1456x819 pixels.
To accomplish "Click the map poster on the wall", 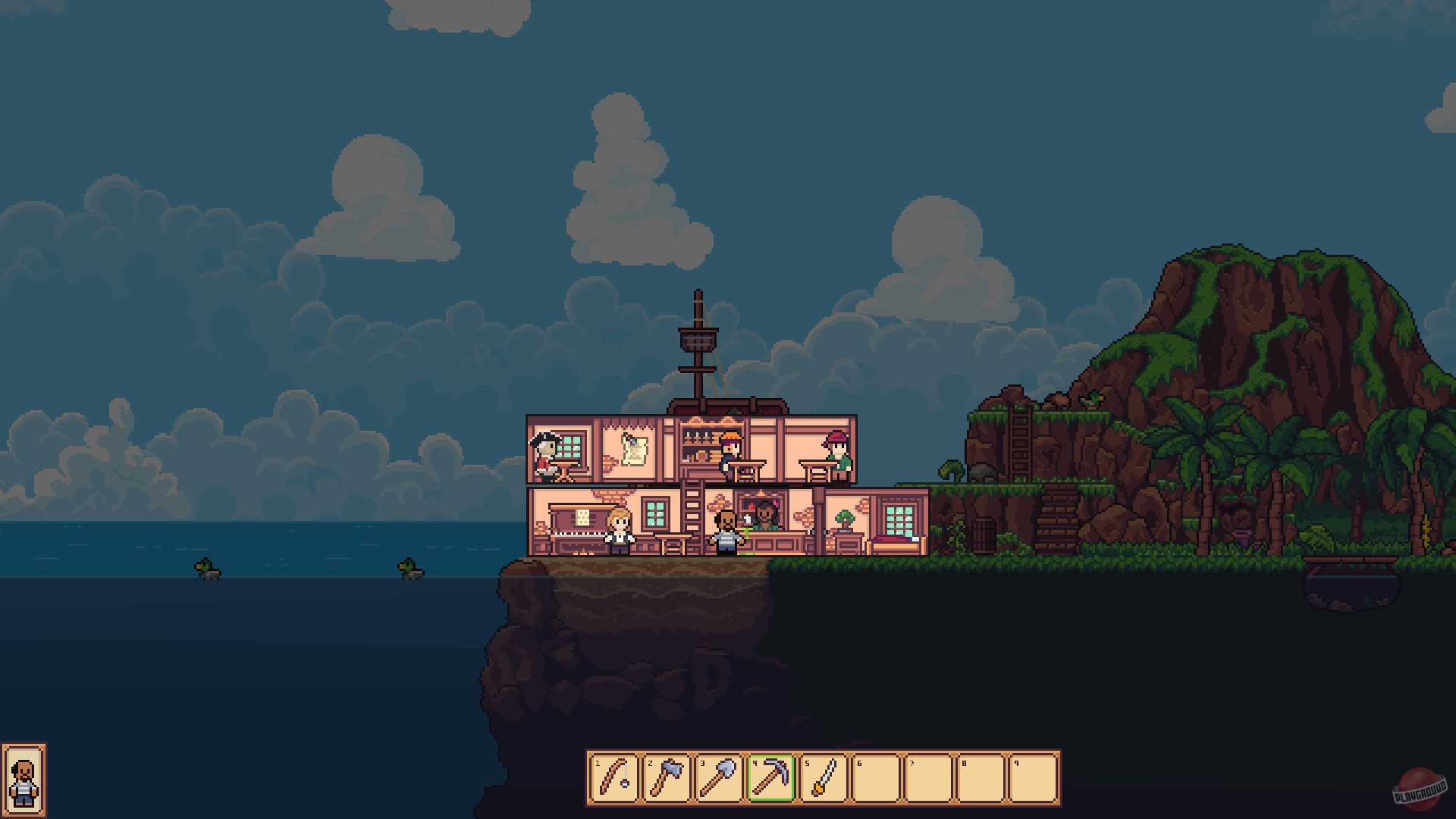I will pyautogui.click(x=634, y=450).
